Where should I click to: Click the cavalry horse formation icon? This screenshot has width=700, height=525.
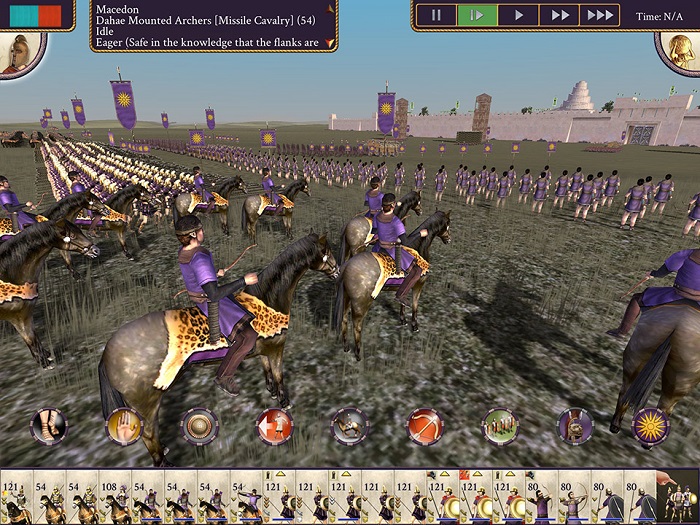click(x=350, y=426)
